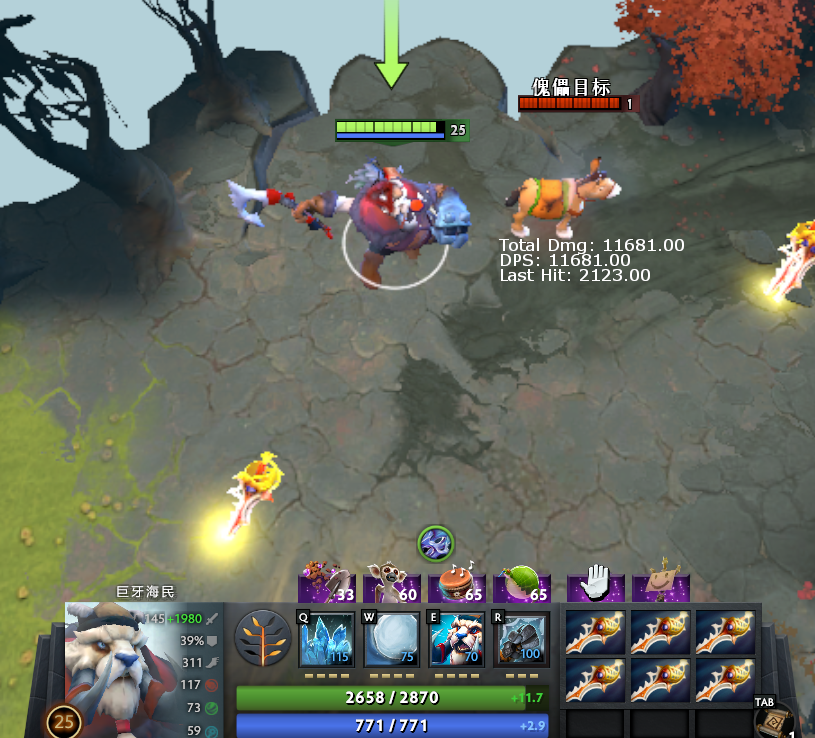The height and width of the screenshot is (738, 815).
Task: Select the scarecrow dummy ability icon
Action: (661, 581)
